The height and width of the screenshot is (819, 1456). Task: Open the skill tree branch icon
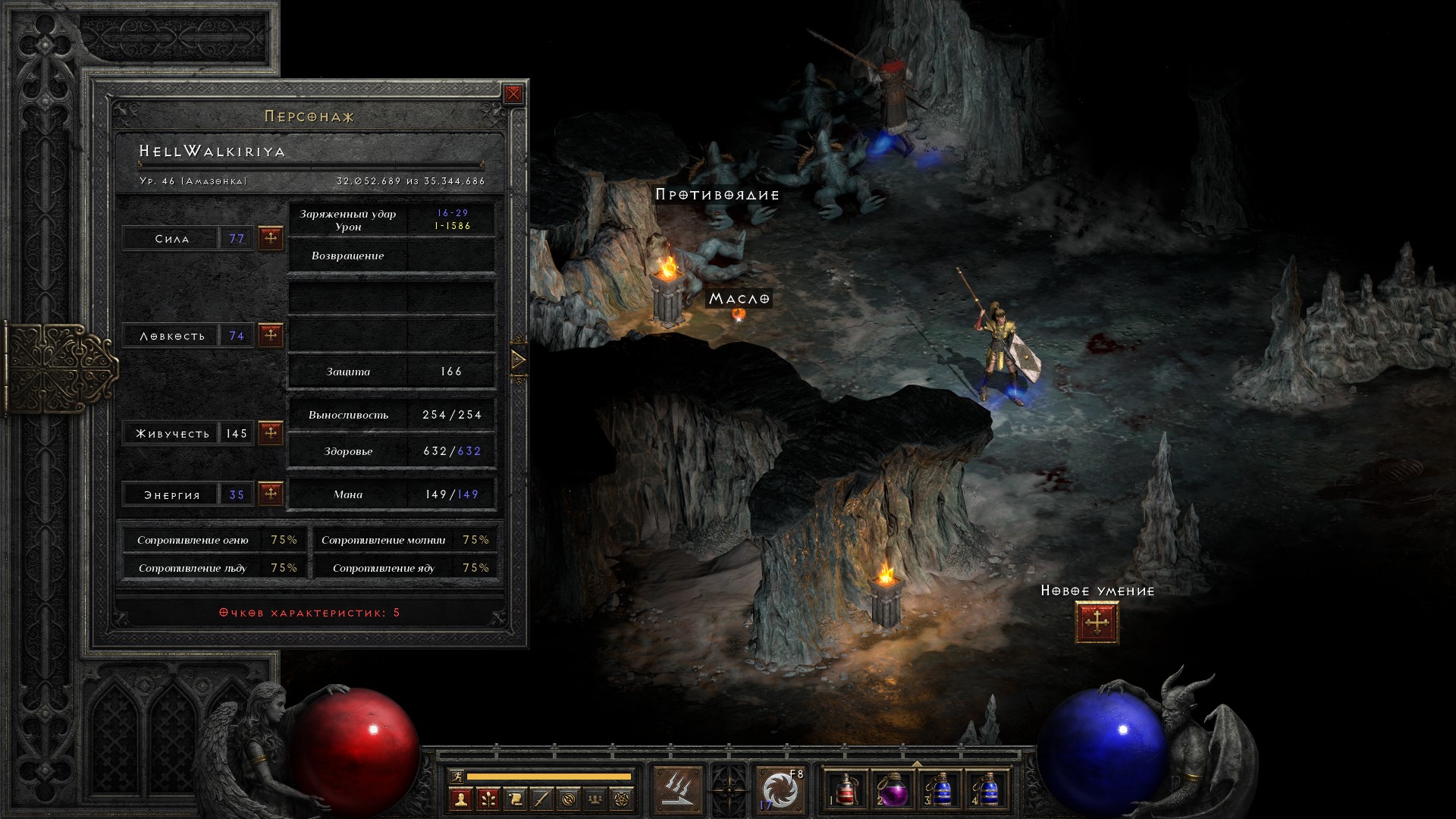(x=488, y=799)
